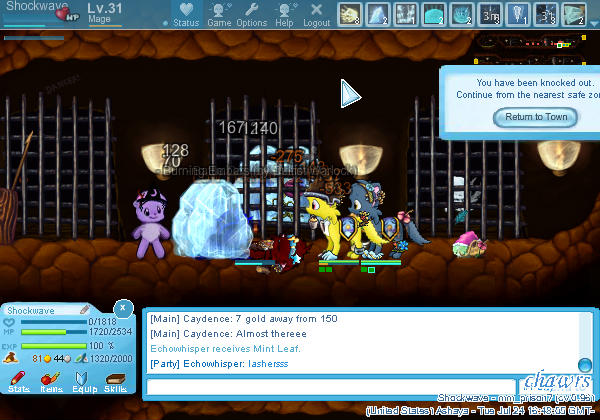Open the Options menu
The height and width of the screenshot is (420, 600).
point(252,15)
